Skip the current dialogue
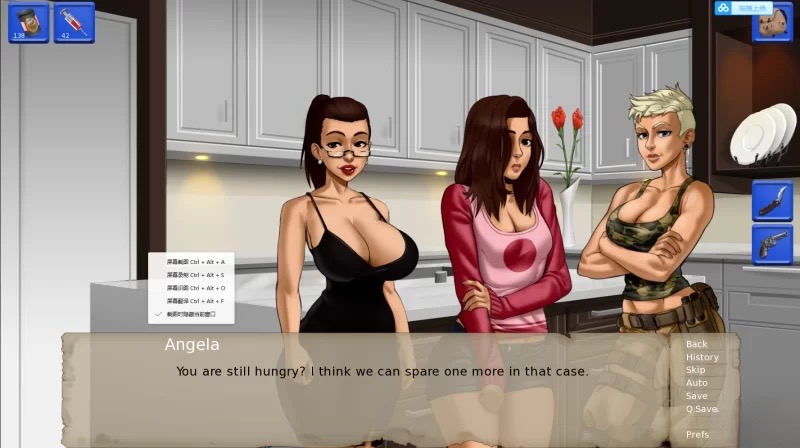The image size is (800, 448). click(695, 370)
